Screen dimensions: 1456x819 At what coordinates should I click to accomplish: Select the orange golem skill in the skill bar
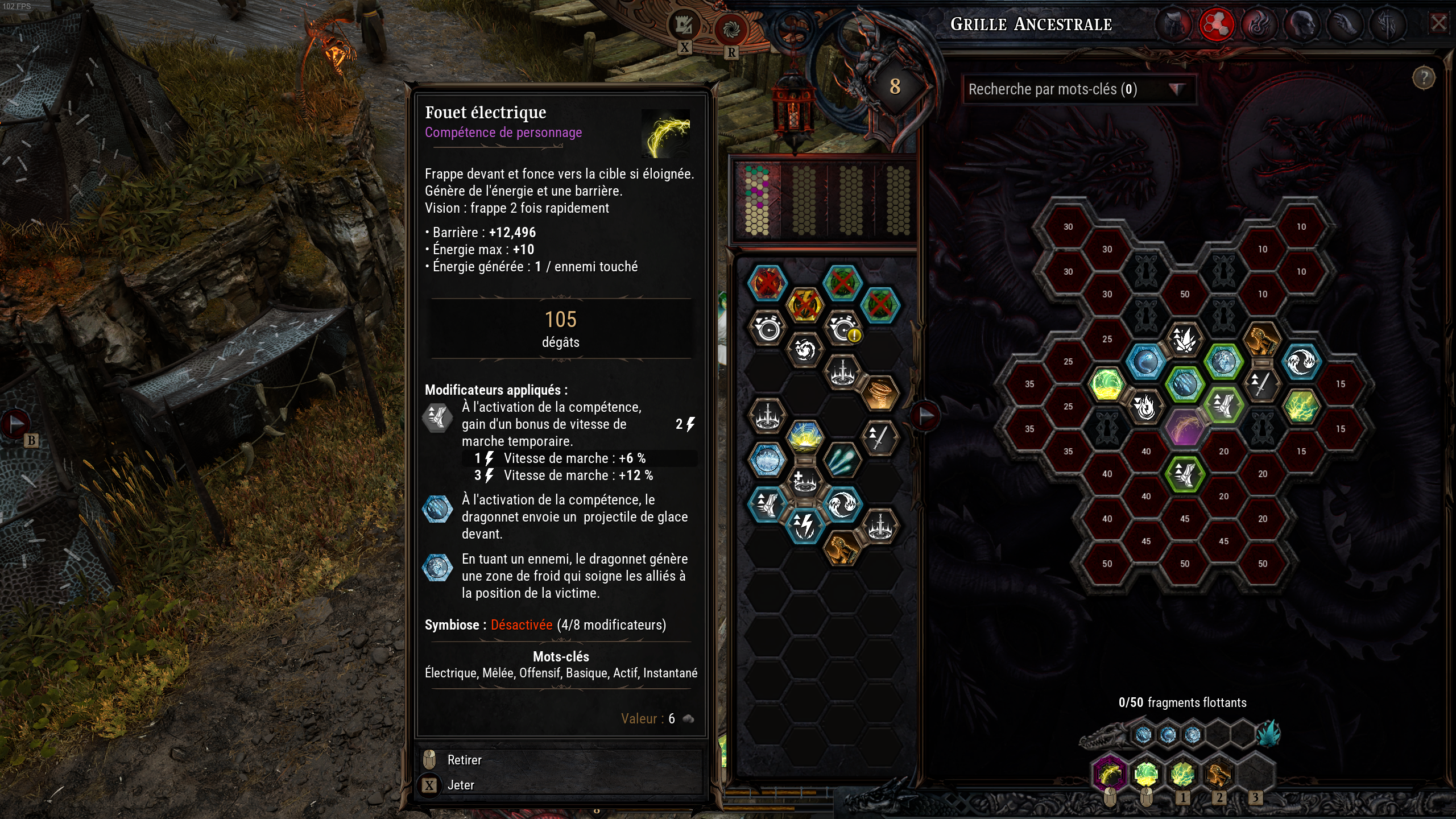pyautogui.click(x=1218, y=775)
